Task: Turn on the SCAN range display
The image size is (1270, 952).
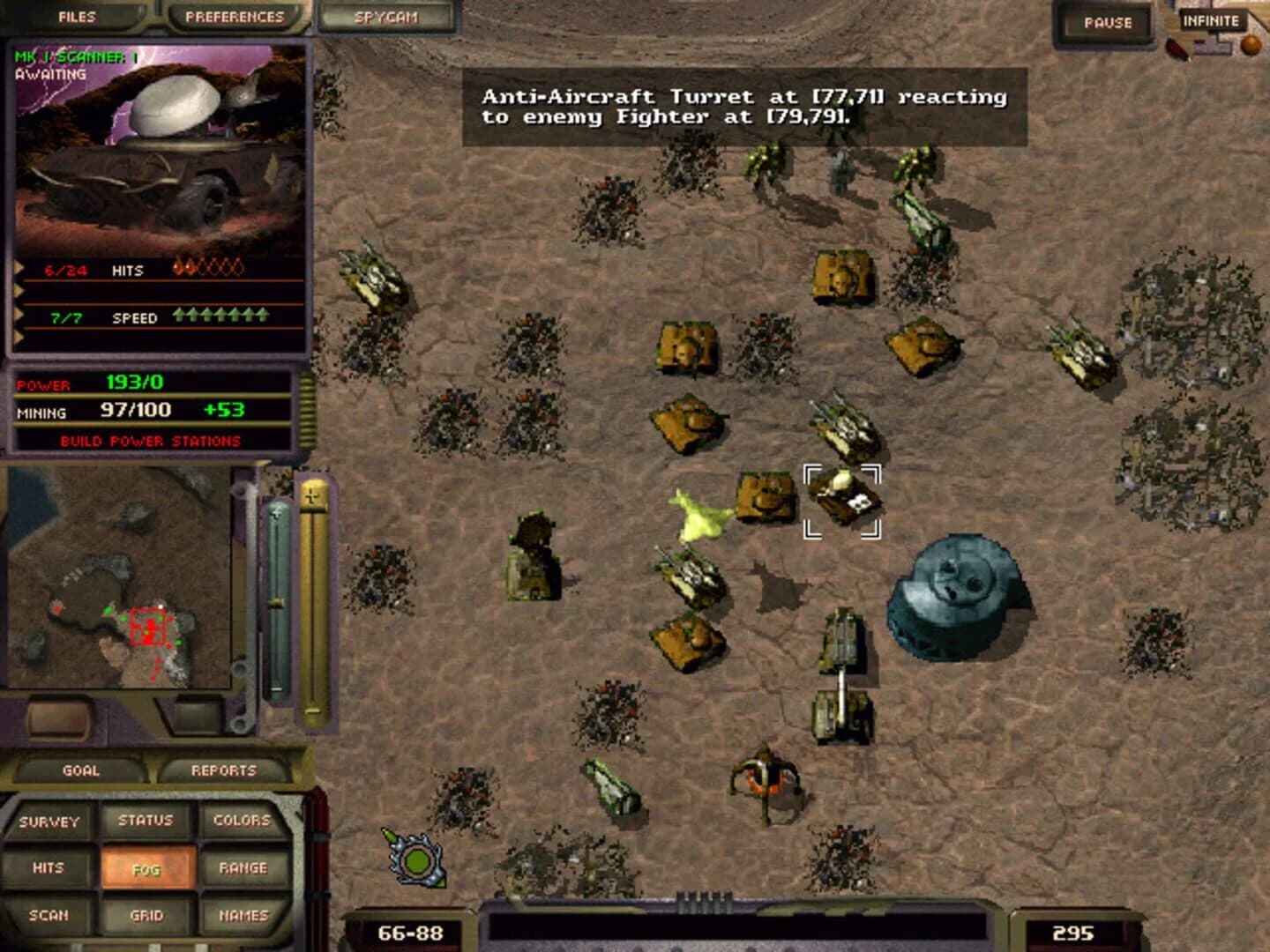Action: (49, 915)
